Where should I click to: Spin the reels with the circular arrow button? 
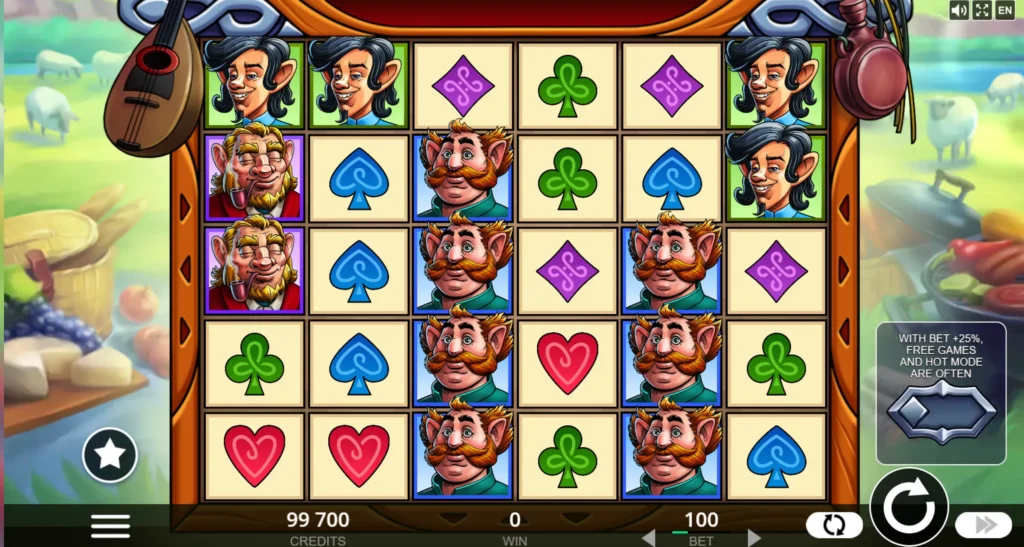(x=908, y=507)
